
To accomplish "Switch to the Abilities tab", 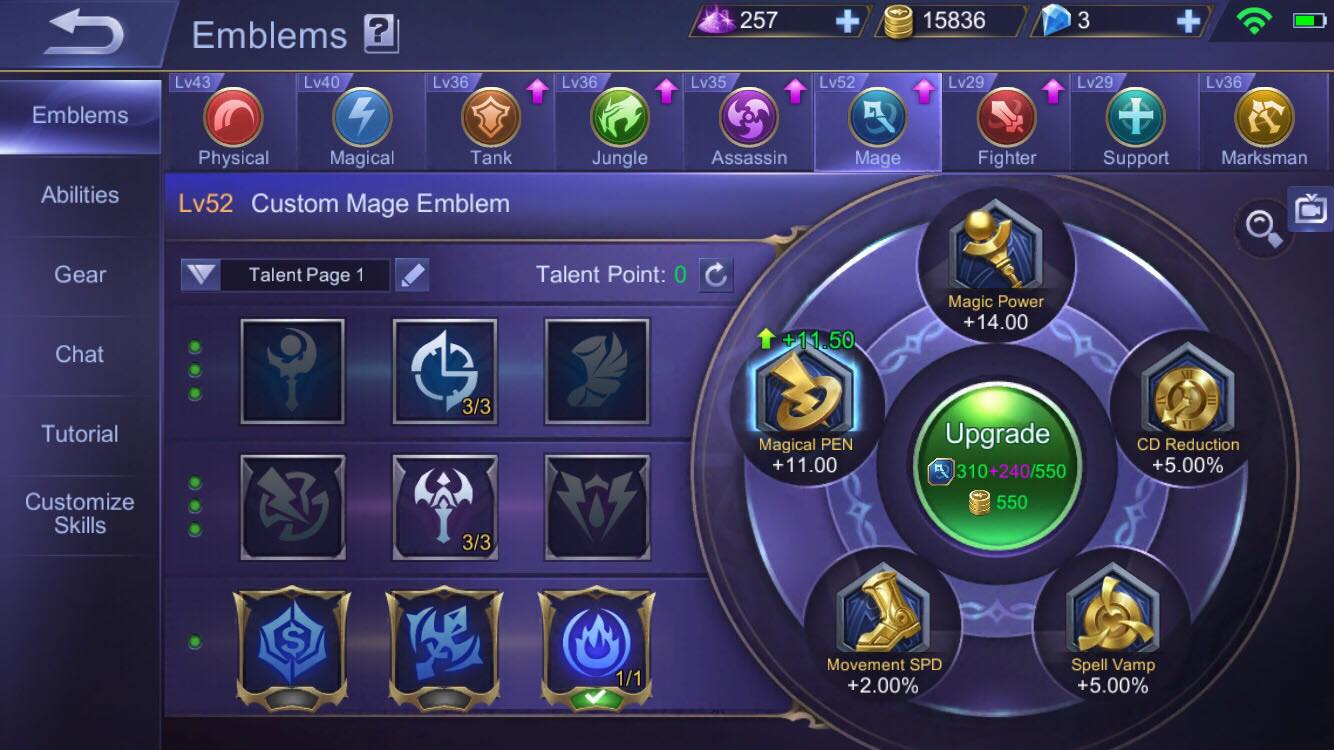I will click(x=78, y=194).
